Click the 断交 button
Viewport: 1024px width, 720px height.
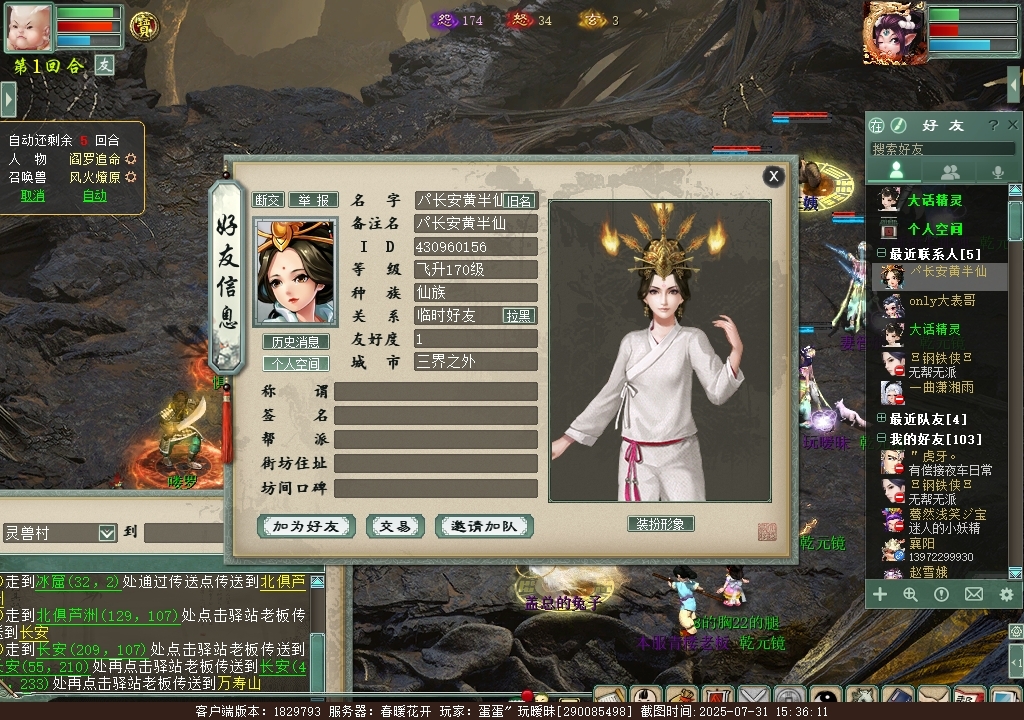267,200
